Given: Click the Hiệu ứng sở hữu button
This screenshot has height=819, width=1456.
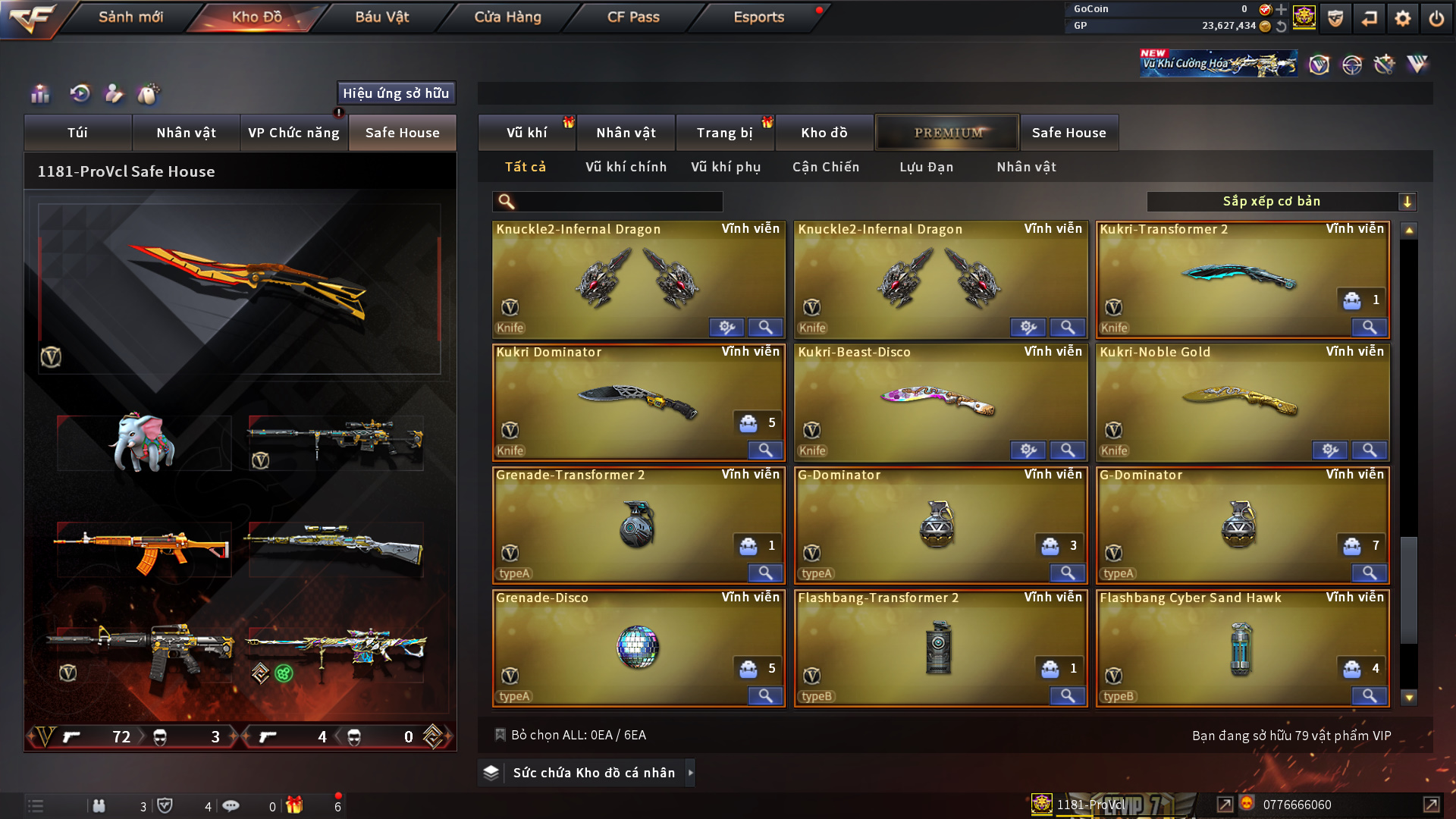Looking at the screenshot, I should (396, 93).
